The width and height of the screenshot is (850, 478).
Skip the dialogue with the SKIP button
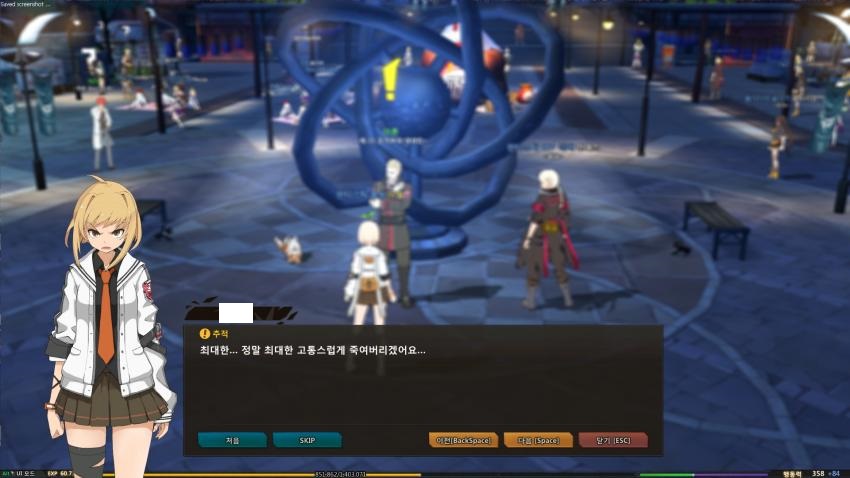click(x=307, y=440)
